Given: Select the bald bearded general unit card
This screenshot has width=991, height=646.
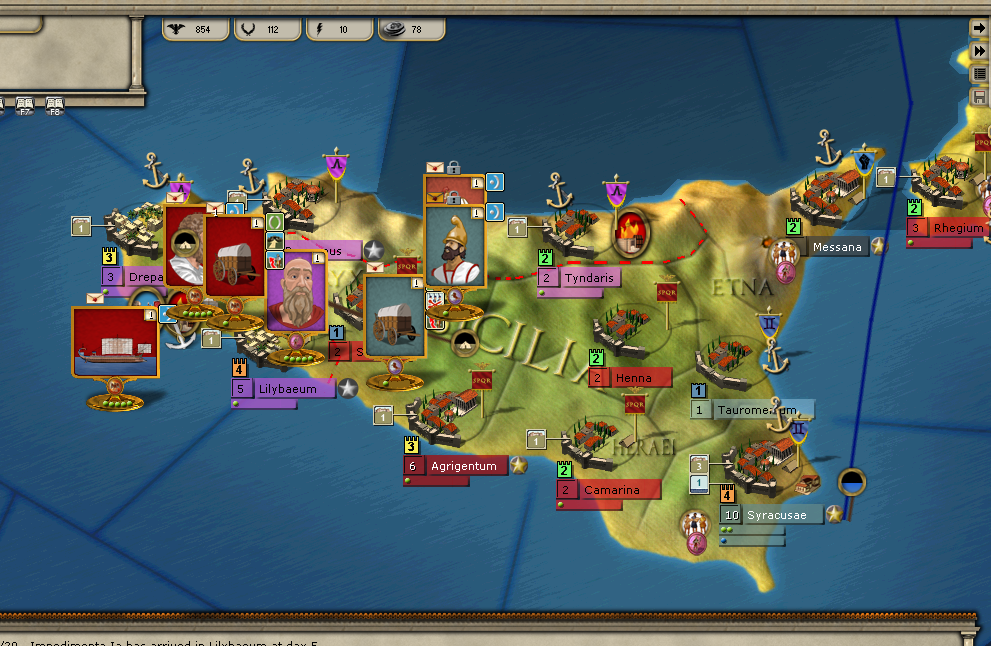Looking at the screenshot, I should coord(296,291).
